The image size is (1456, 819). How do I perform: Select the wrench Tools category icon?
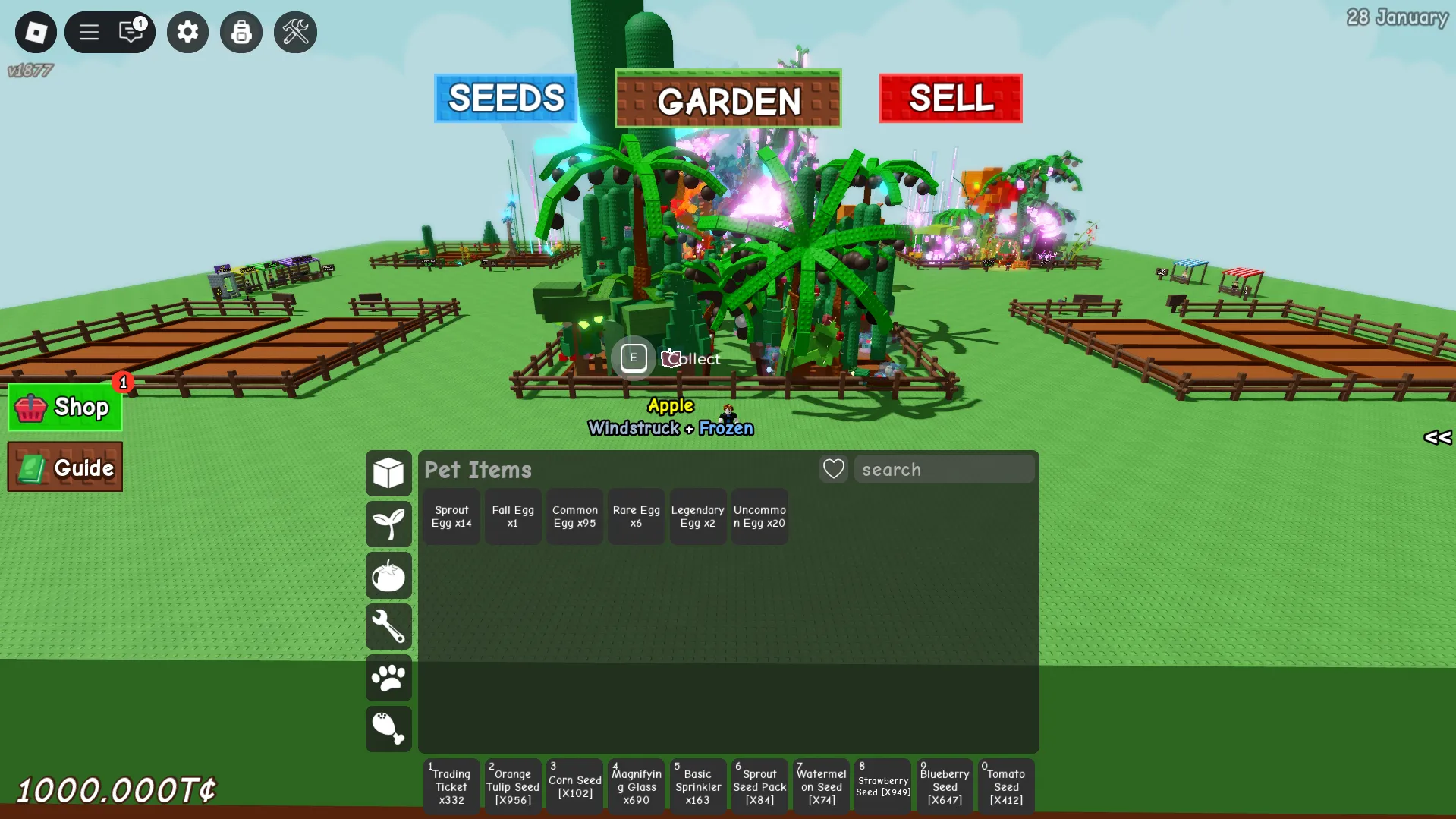(388, 627)
